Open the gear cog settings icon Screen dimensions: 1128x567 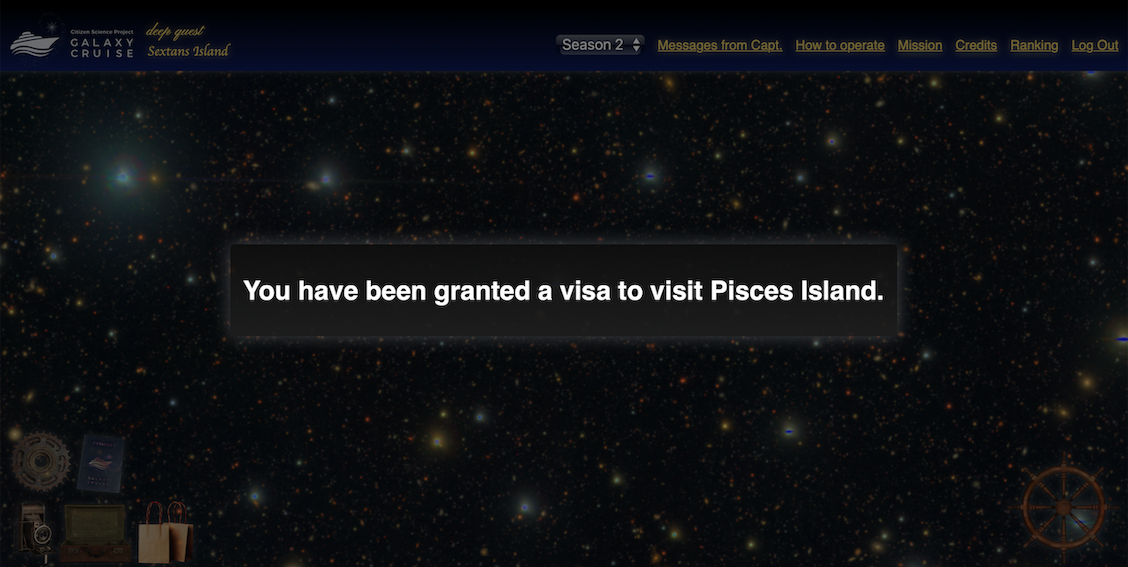click(x=40, y=461)
